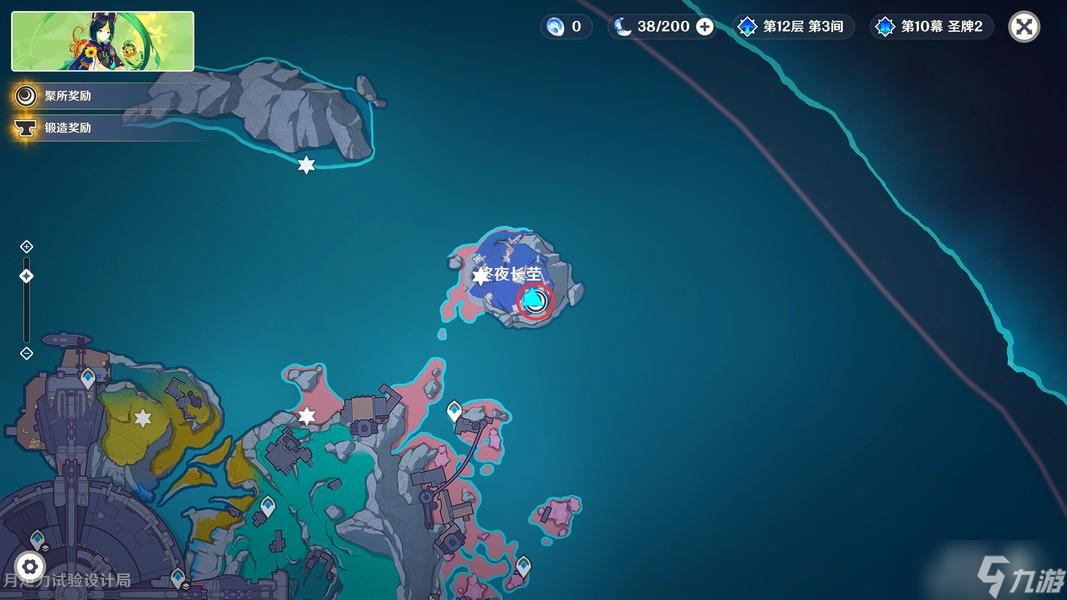Image resolution: width=1067 pixels, height=600 pixels.
Task: Open the 锻造奖励 forging rewards
Action: click(x=67, y=128)
